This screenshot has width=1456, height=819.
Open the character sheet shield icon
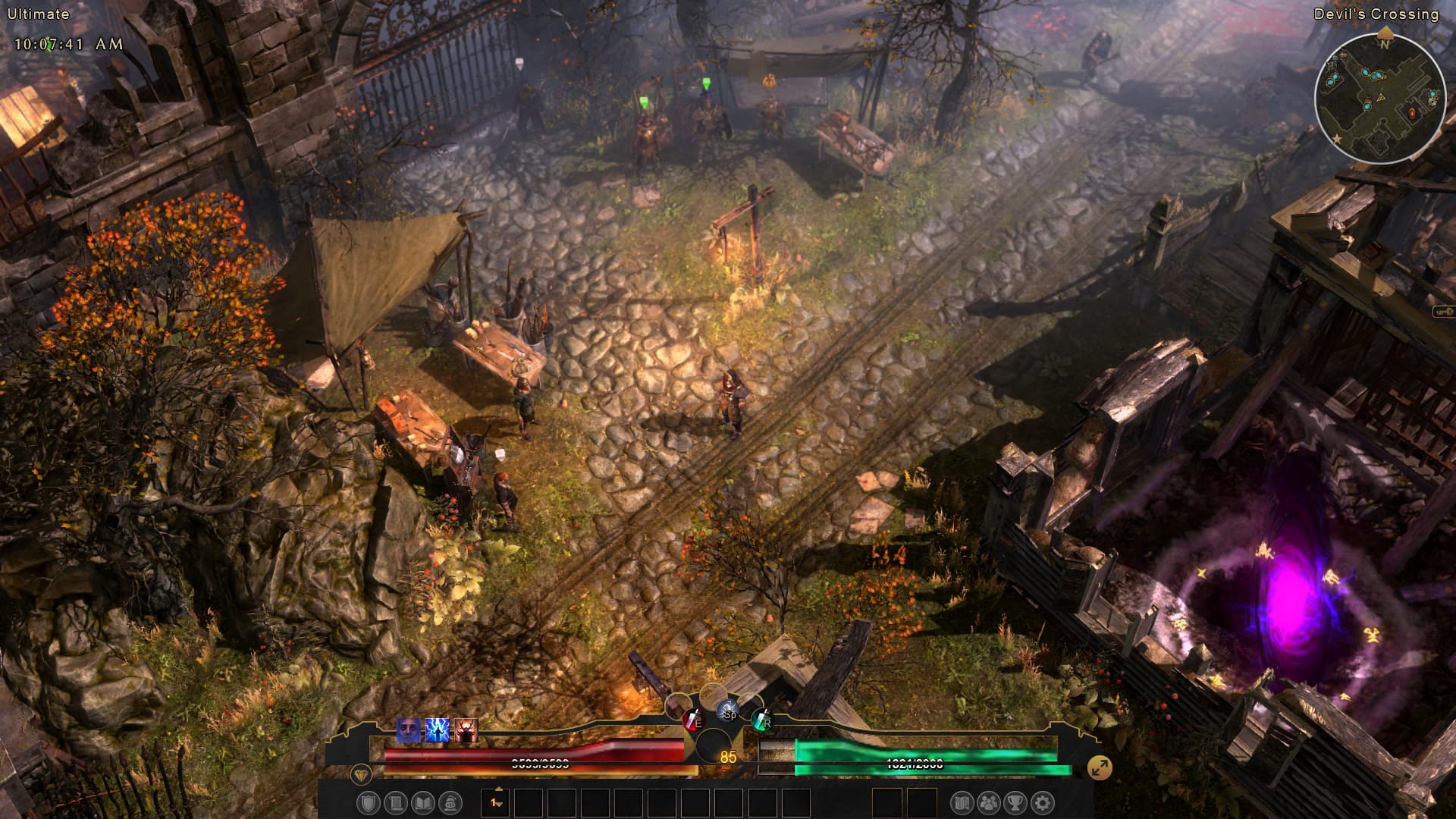368,803
